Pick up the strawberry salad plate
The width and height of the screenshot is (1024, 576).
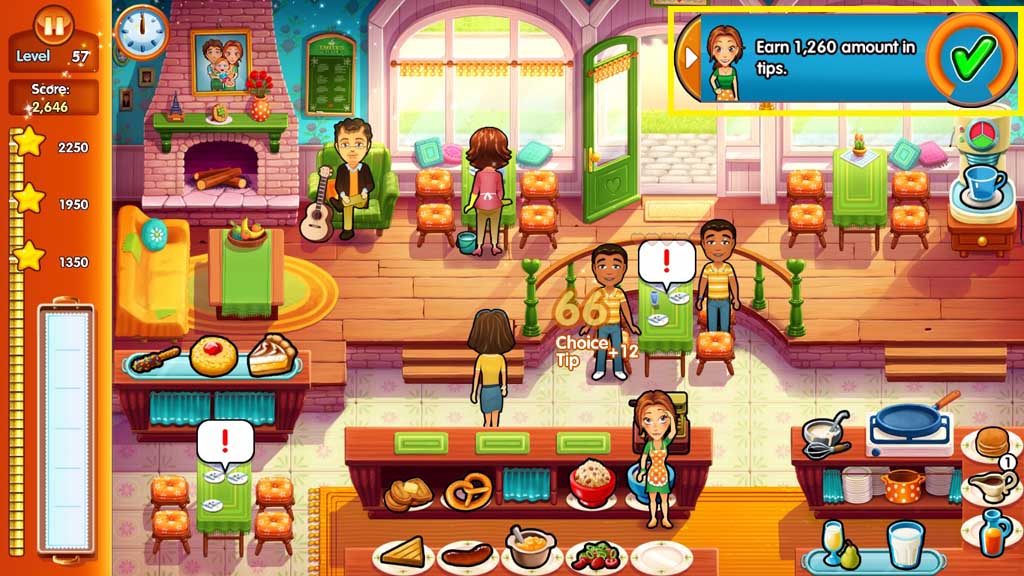tap(596, 555)
